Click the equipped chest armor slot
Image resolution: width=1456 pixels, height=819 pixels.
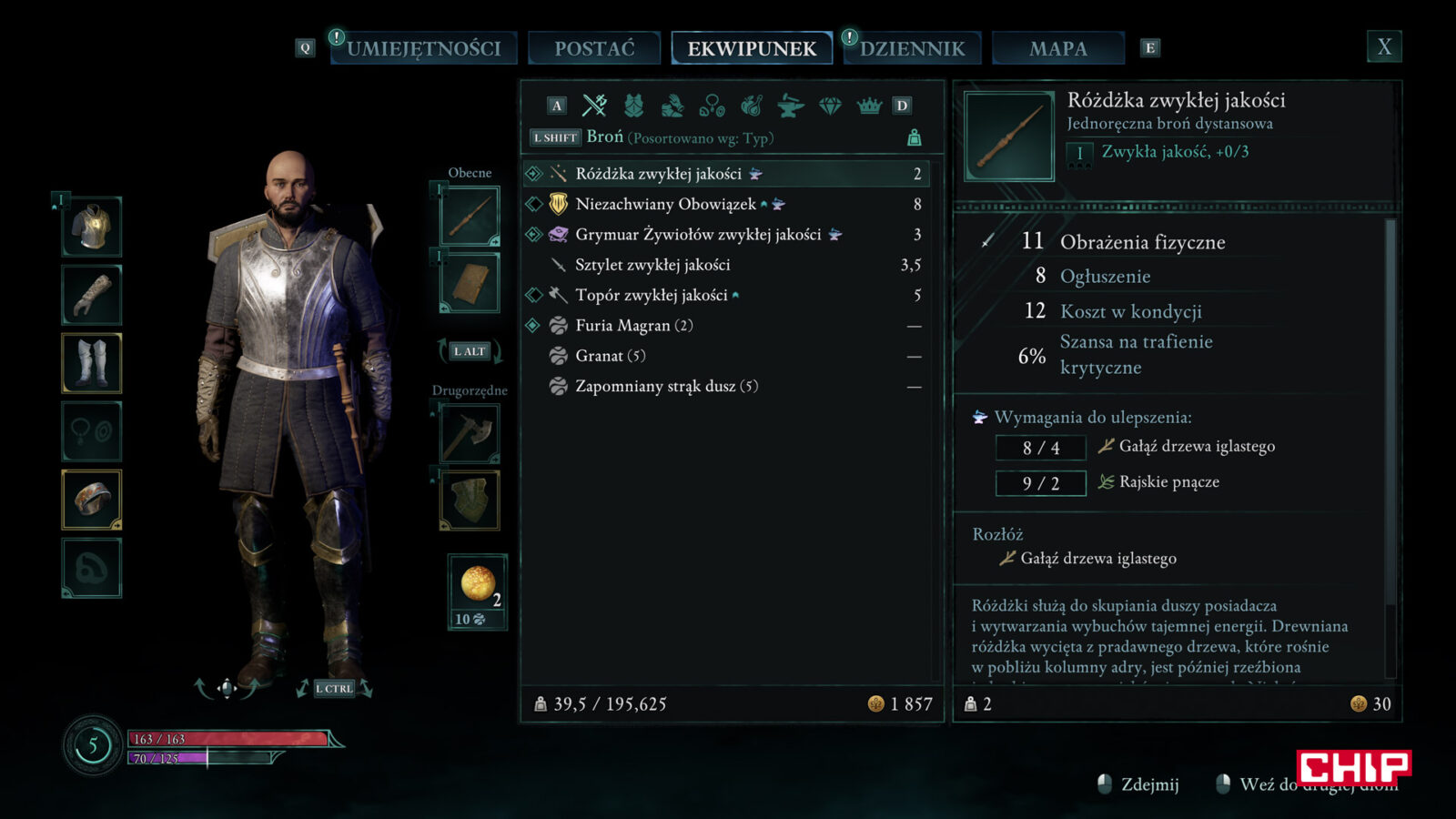tap(92, 227)
